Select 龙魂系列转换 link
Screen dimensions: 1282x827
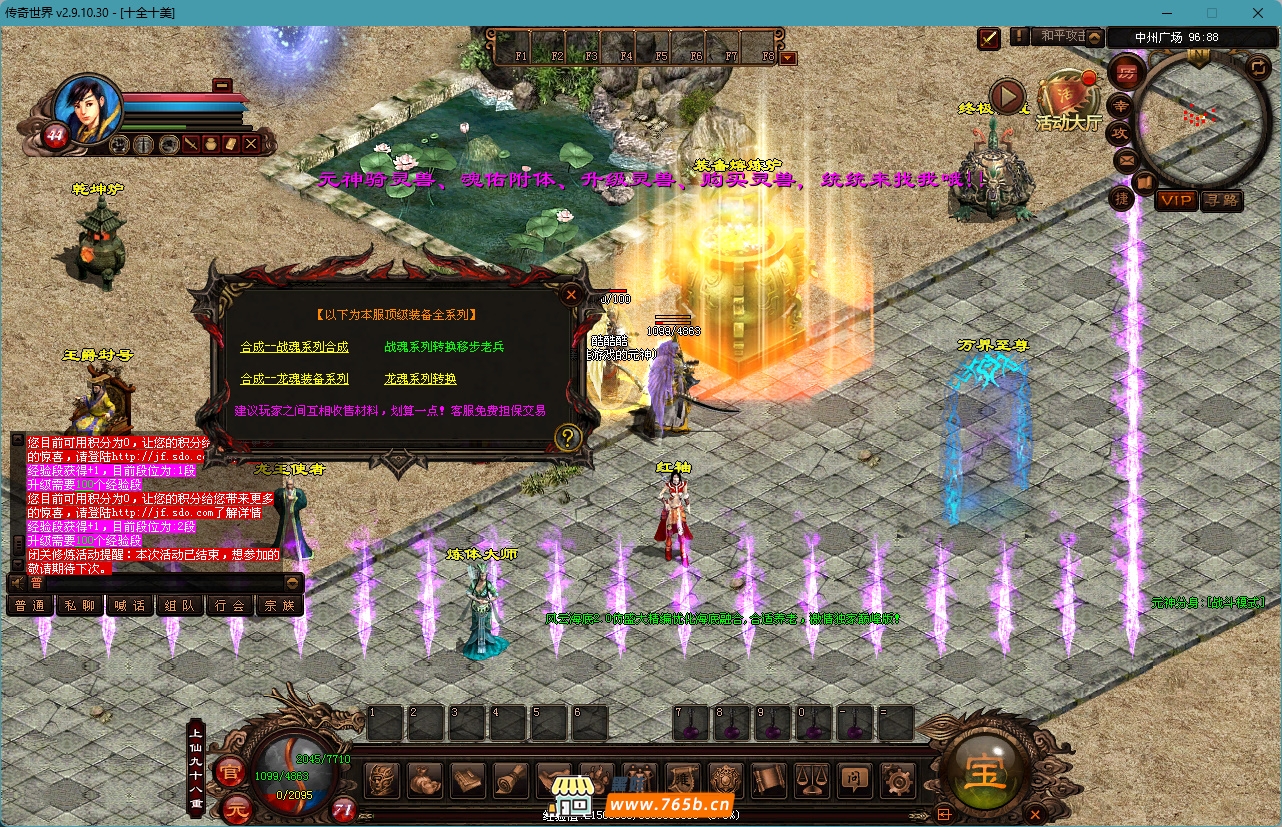point(420,379)
